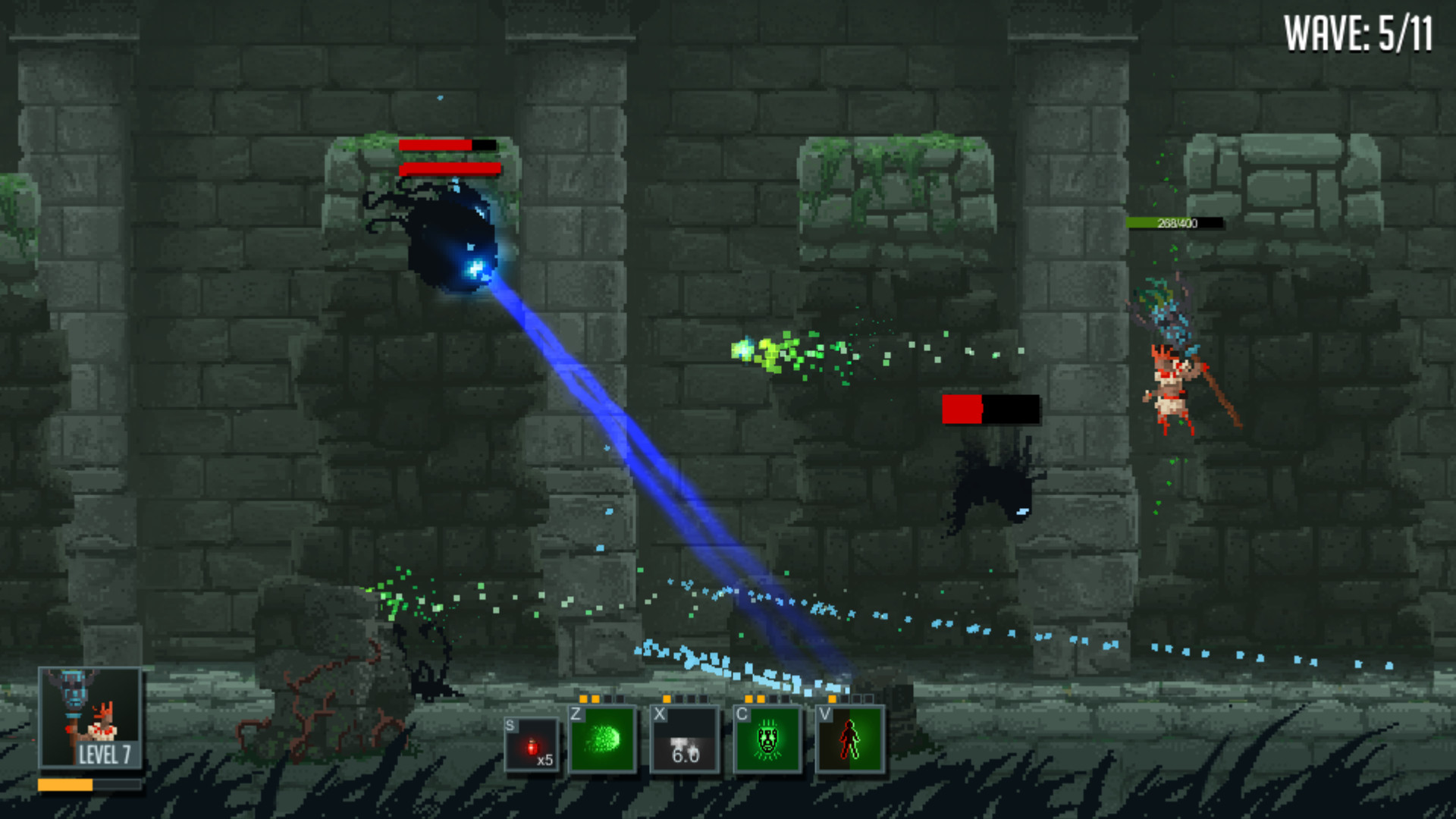This screenshot has width=1456, height=819.
Task: Expand the darkened empty pips above slot Z
Action: coord(616,698)
